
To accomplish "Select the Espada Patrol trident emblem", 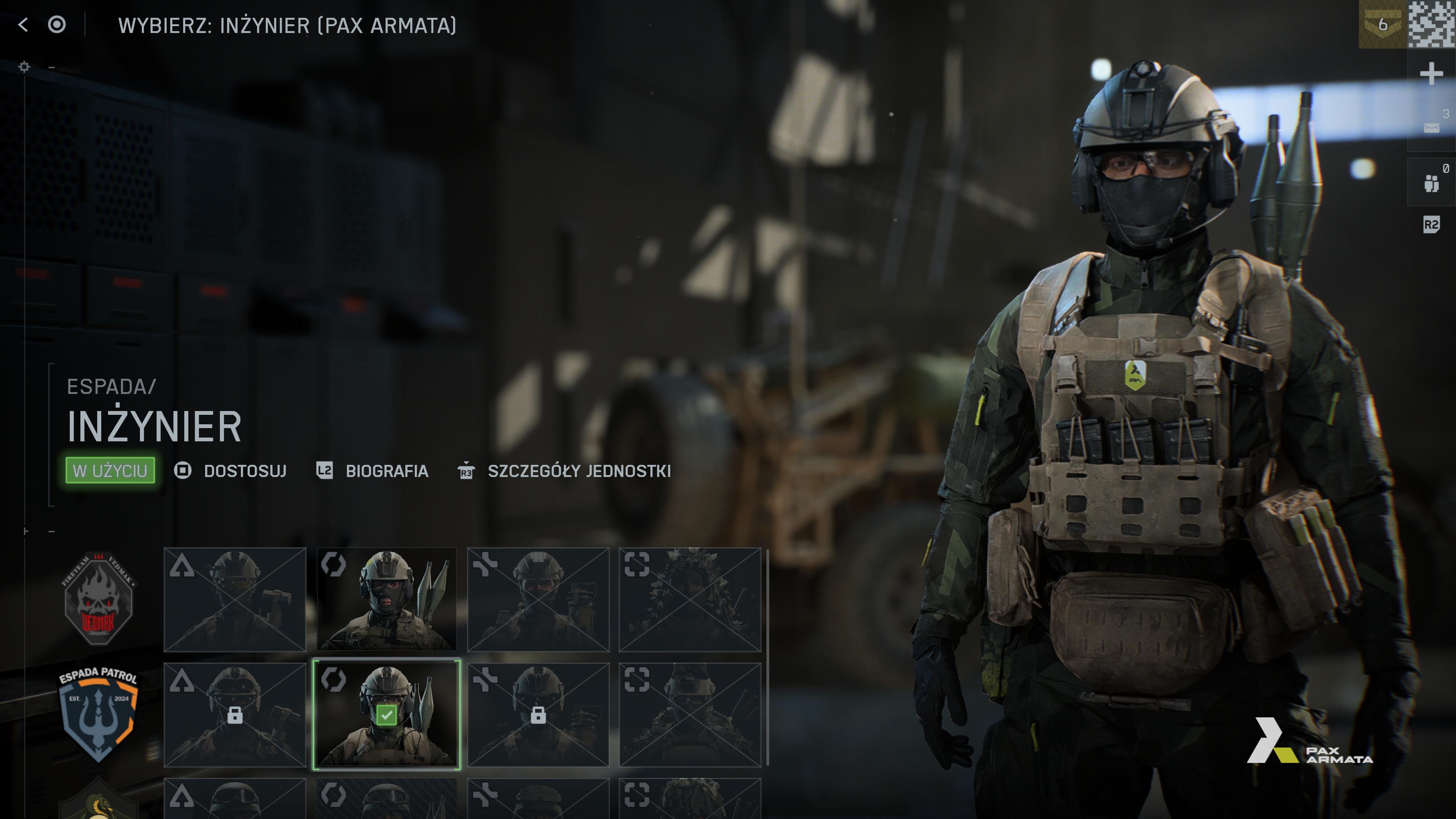I will point(99,714).
